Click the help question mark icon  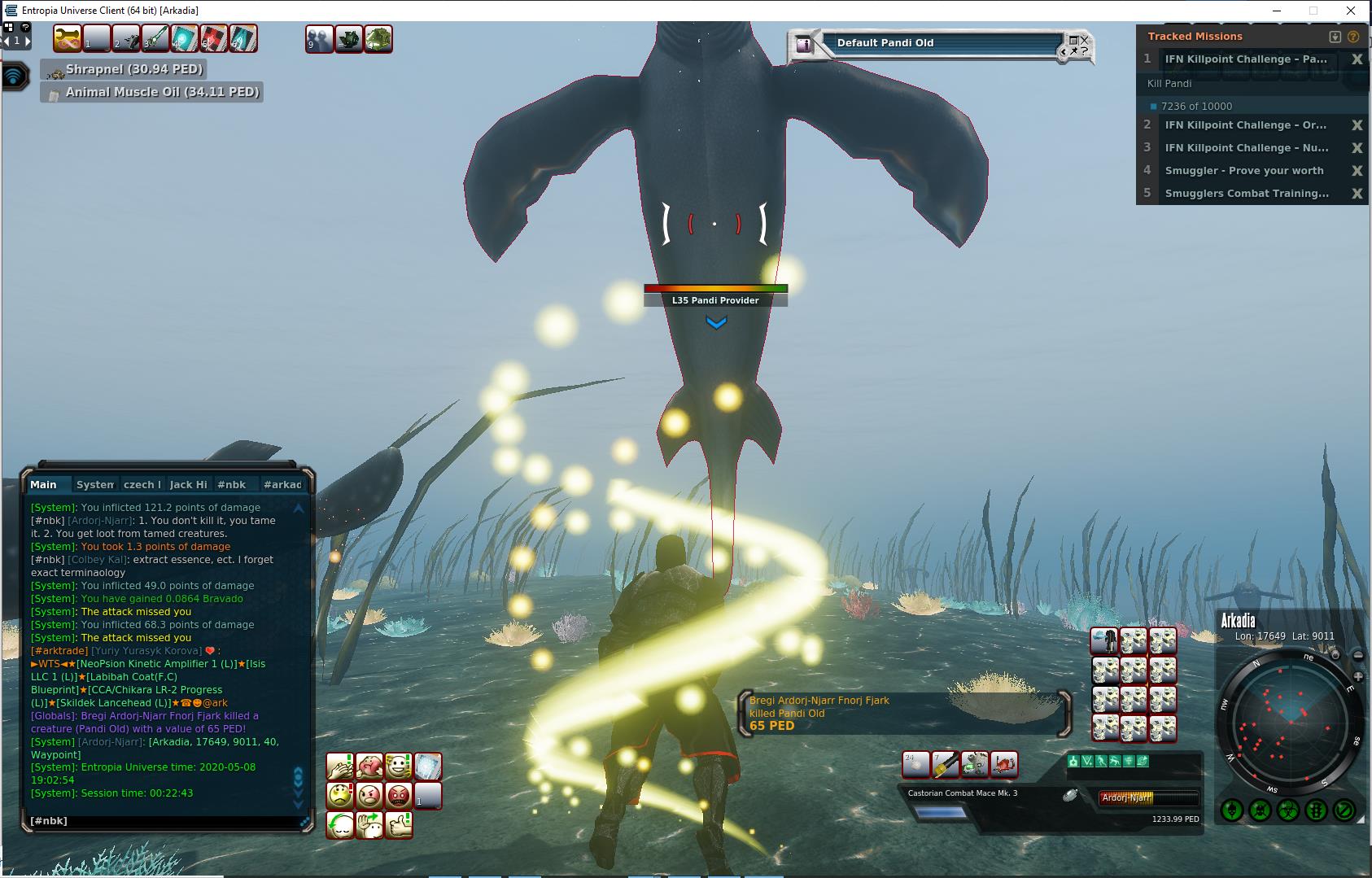1353,37
